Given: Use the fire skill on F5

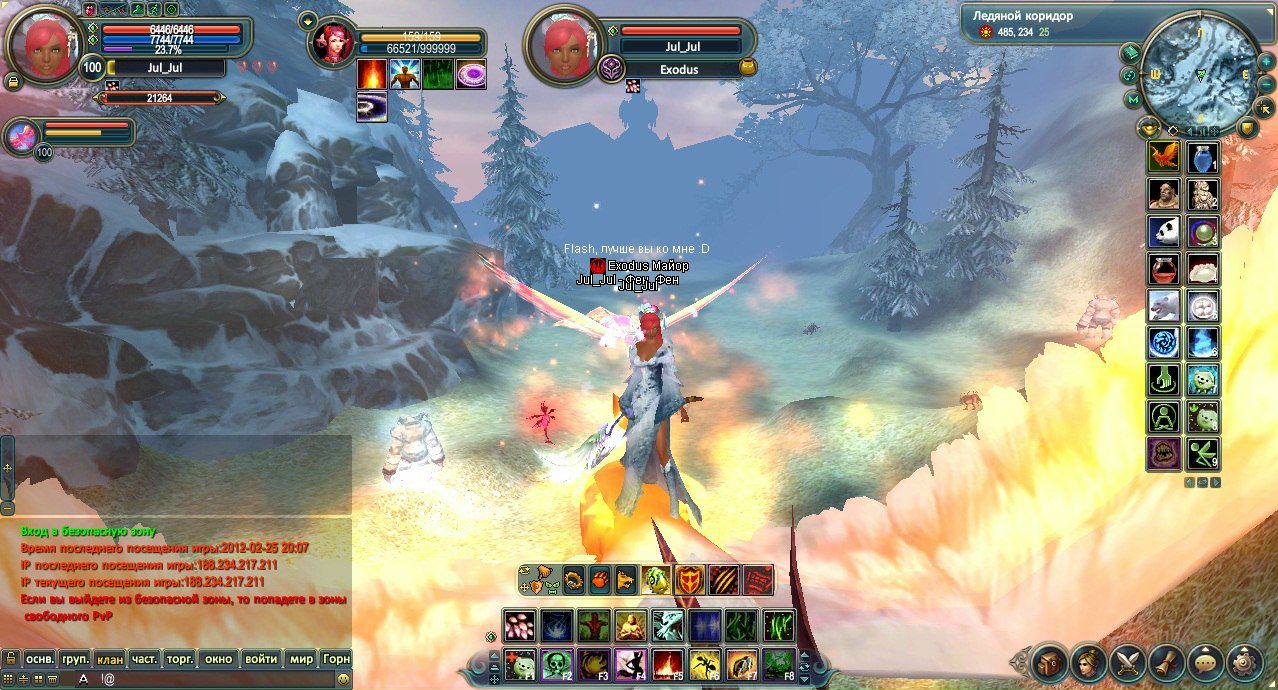Looking at the screenshot, I should (668, 663).
